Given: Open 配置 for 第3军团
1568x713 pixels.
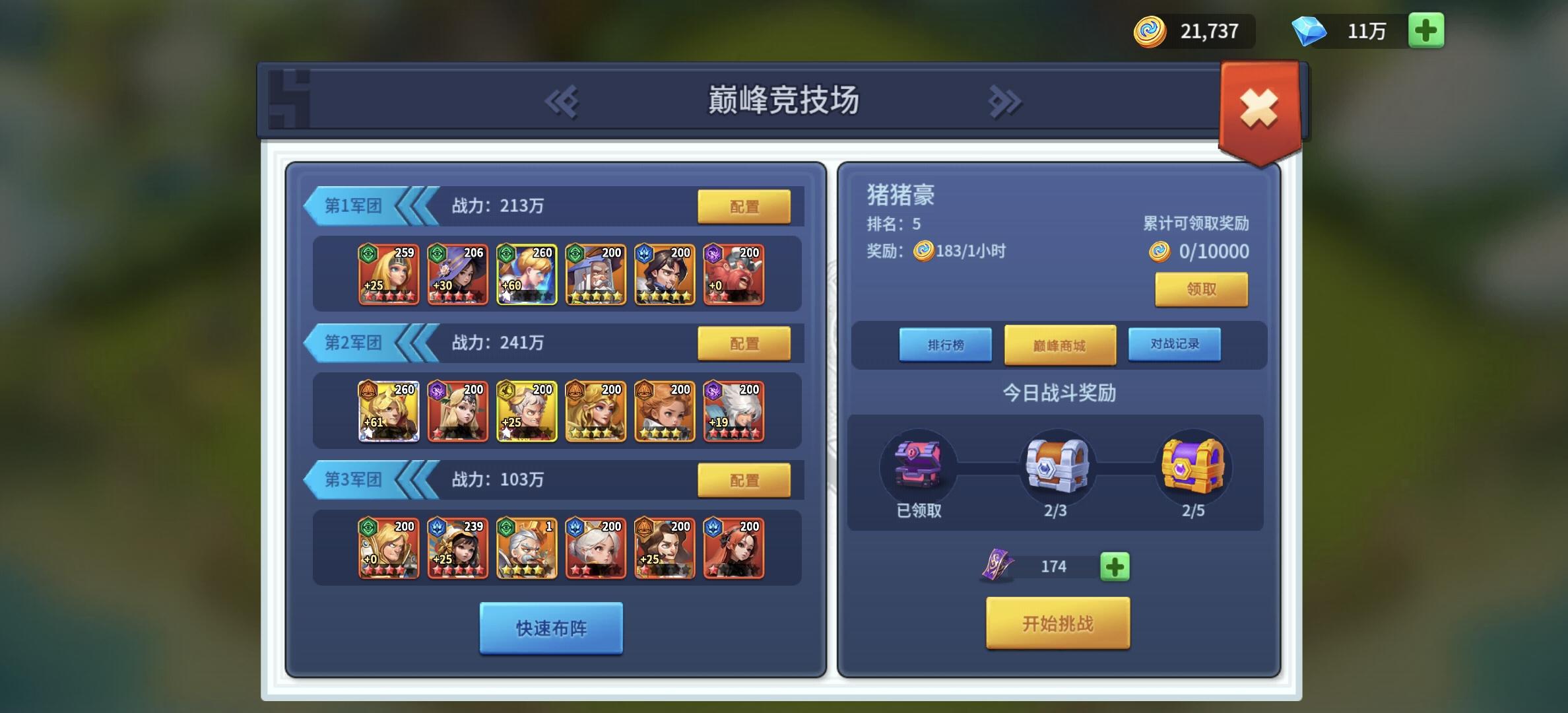Looking at the screenshot, I should (x=746, y=481).
